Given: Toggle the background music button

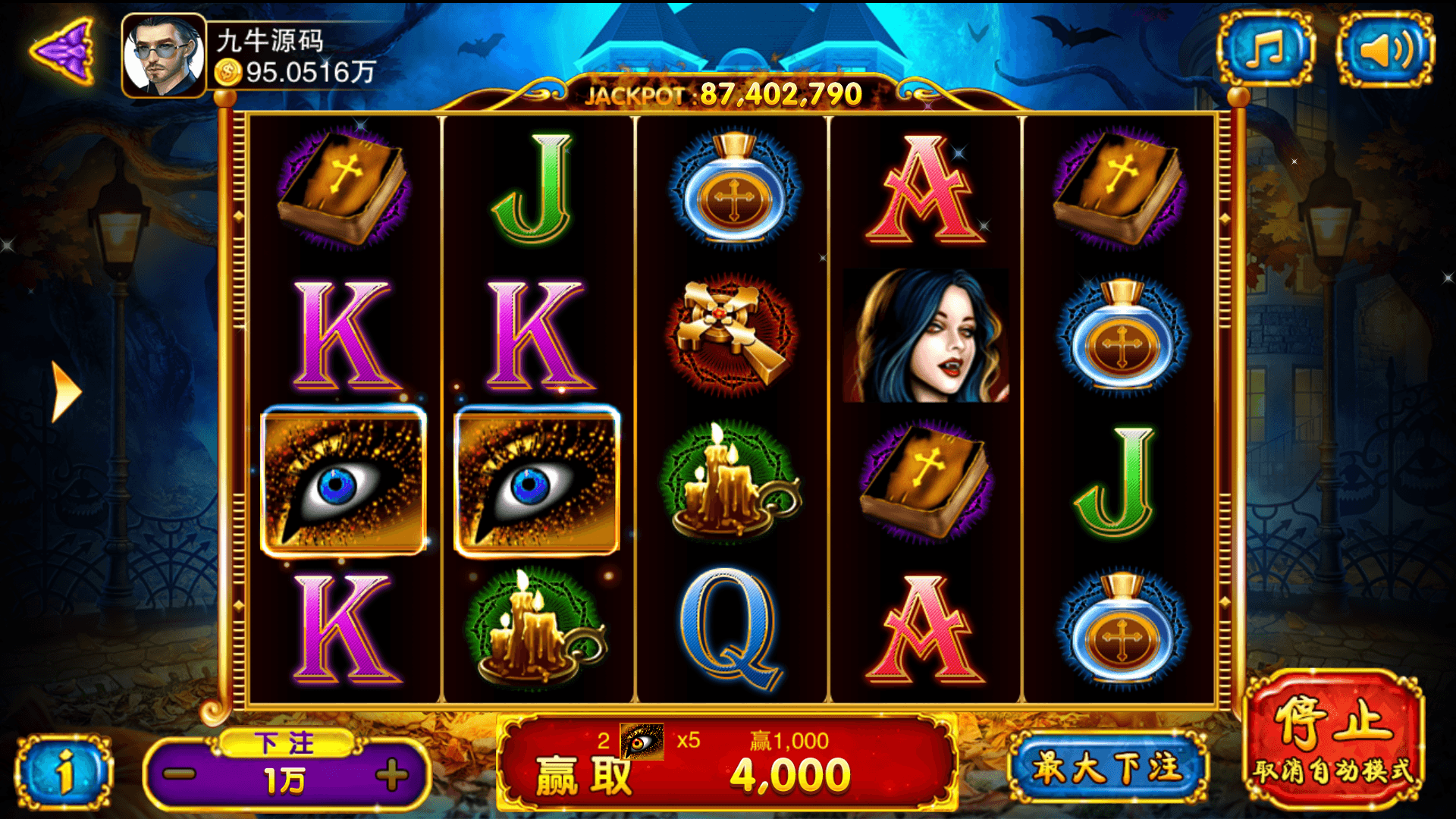Looking at the screenshot, I should pos(1265,50).
